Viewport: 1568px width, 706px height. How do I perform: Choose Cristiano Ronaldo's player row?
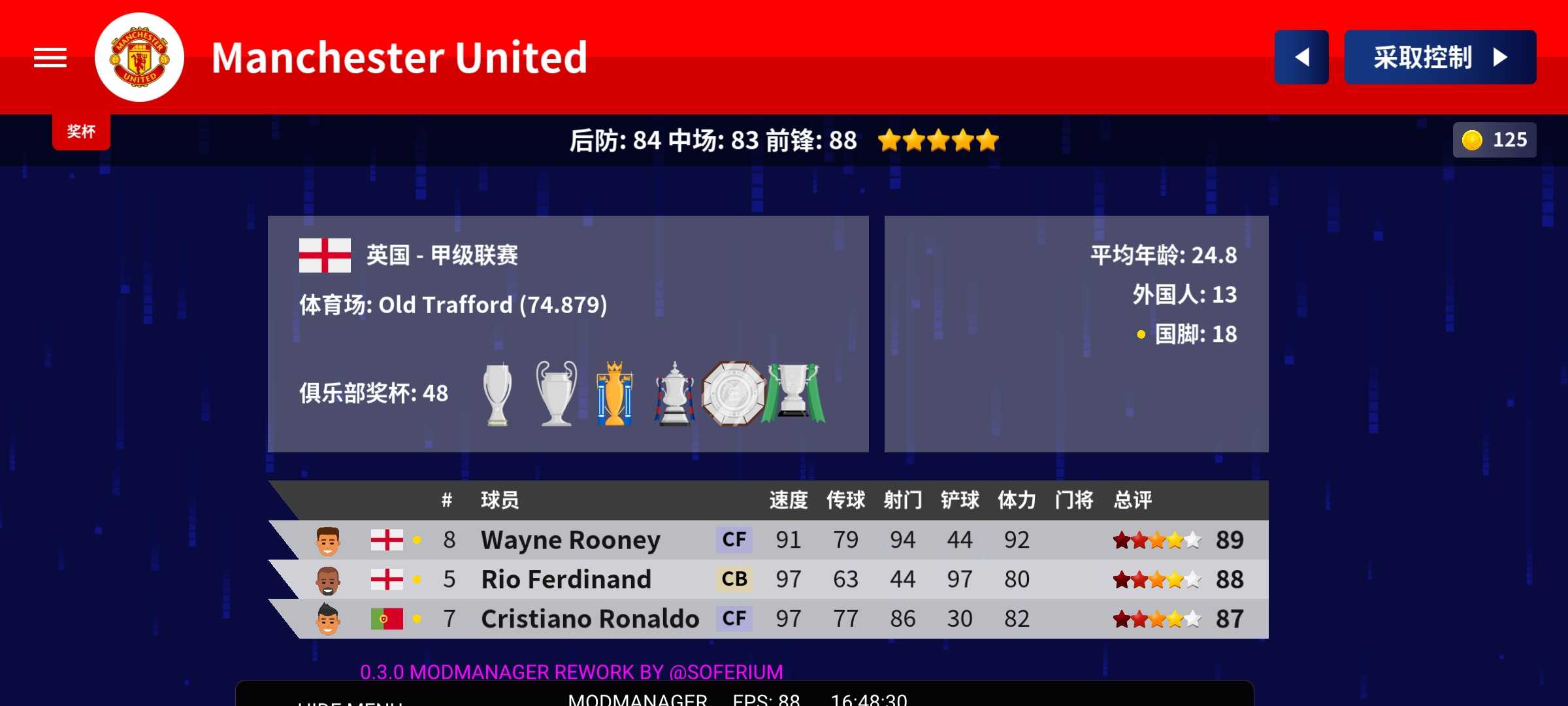[x=768, y=618]
